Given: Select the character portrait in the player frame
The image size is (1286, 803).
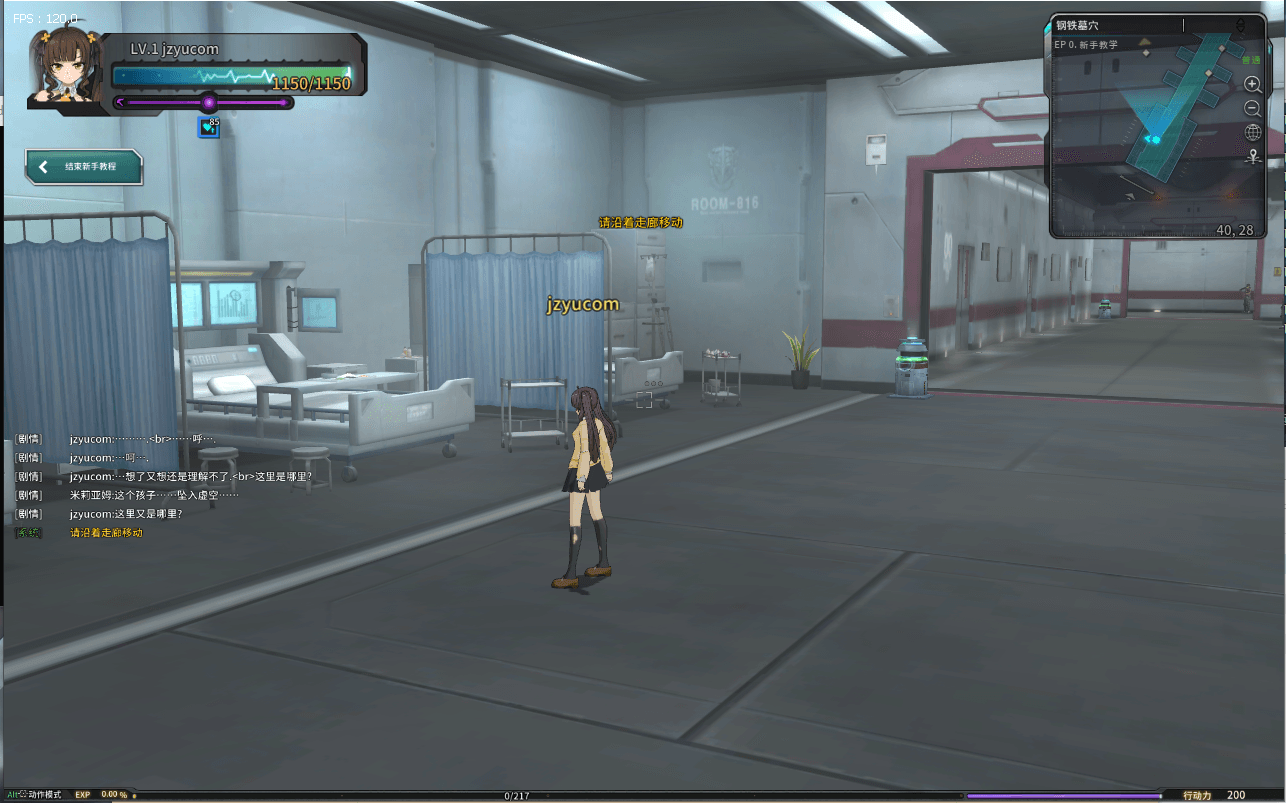Looking at the screenshot, I should [x=67, y=68].
